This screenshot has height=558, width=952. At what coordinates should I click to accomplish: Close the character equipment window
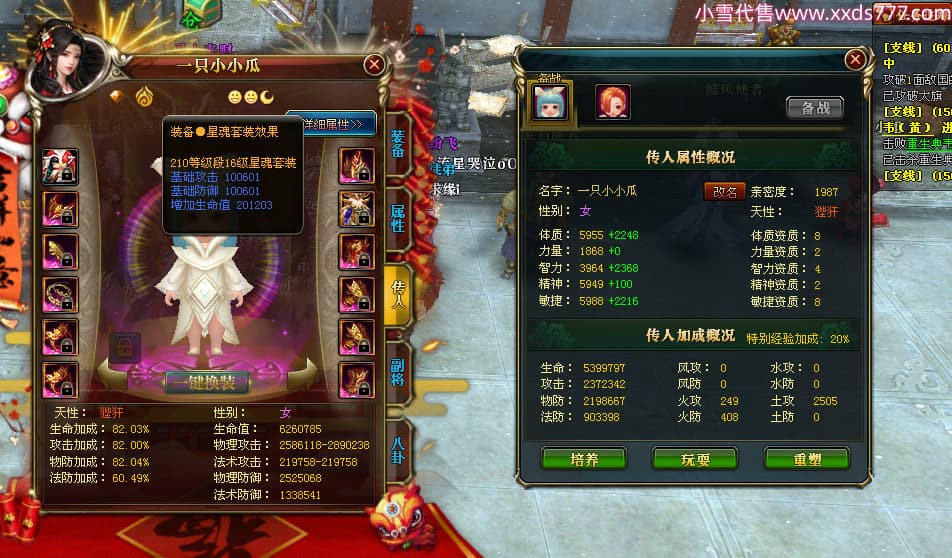coord(374,65)
